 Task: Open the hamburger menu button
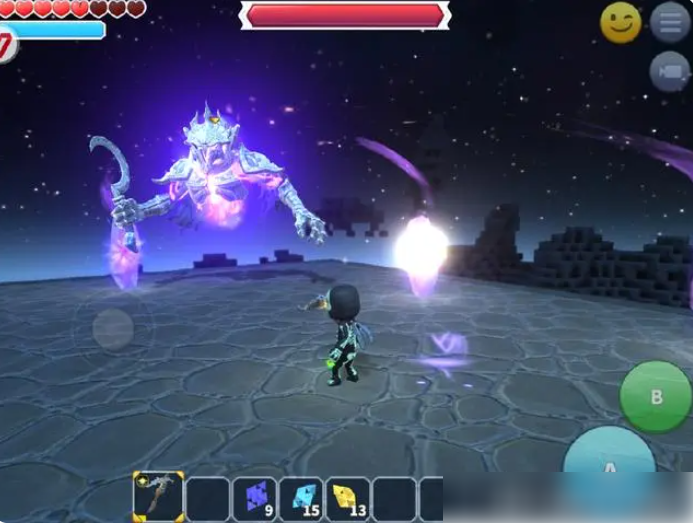669,22
